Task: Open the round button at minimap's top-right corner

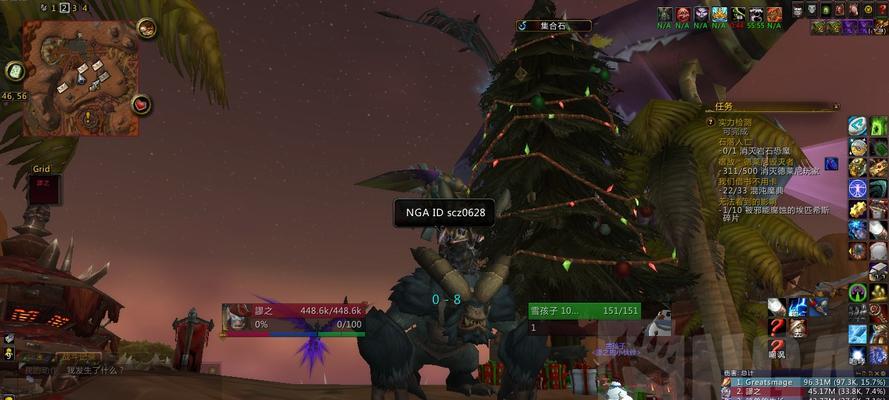Action: (147, 28)
